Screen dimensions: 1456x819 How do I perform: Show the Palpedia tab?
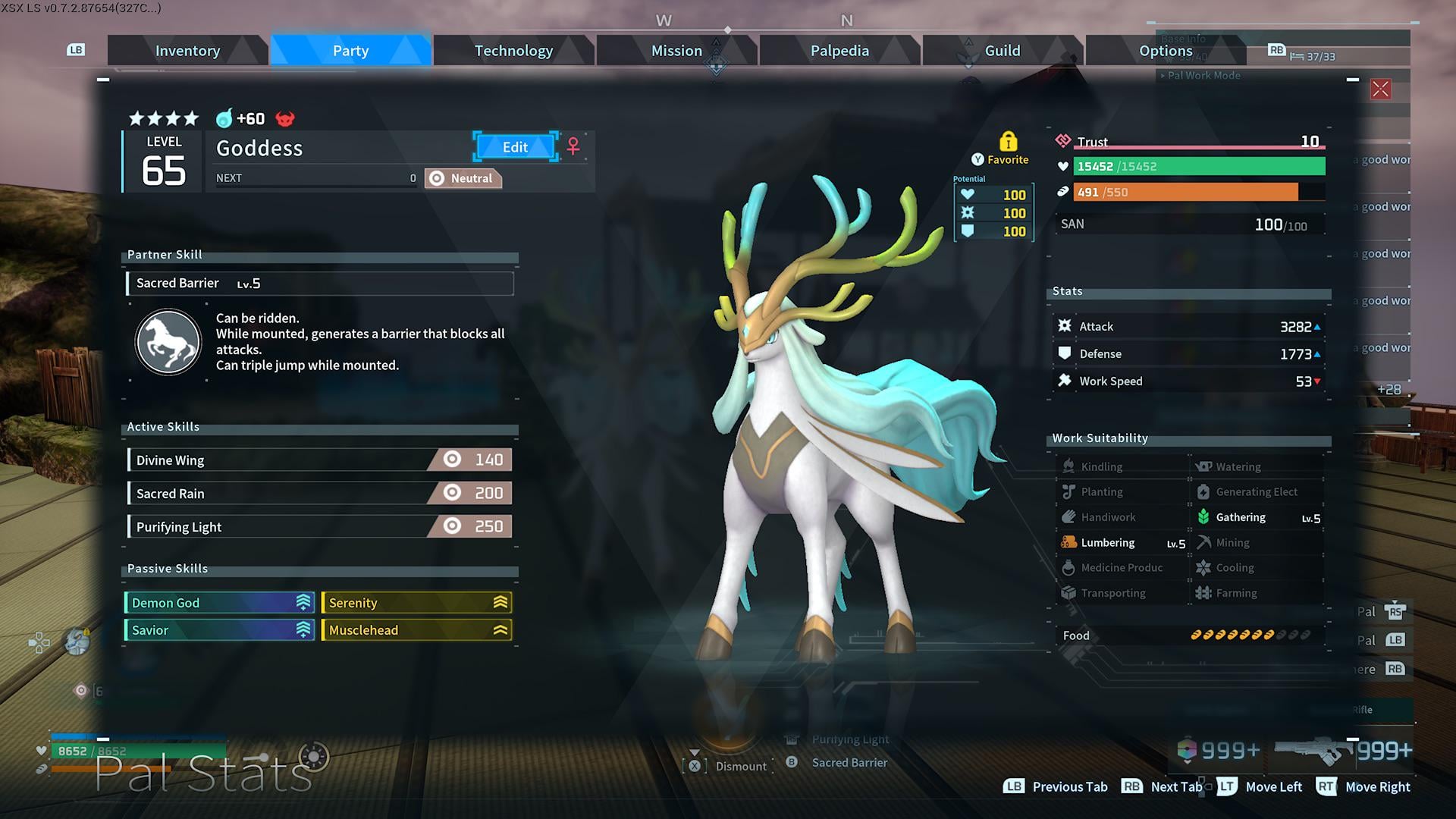(839, 51)
